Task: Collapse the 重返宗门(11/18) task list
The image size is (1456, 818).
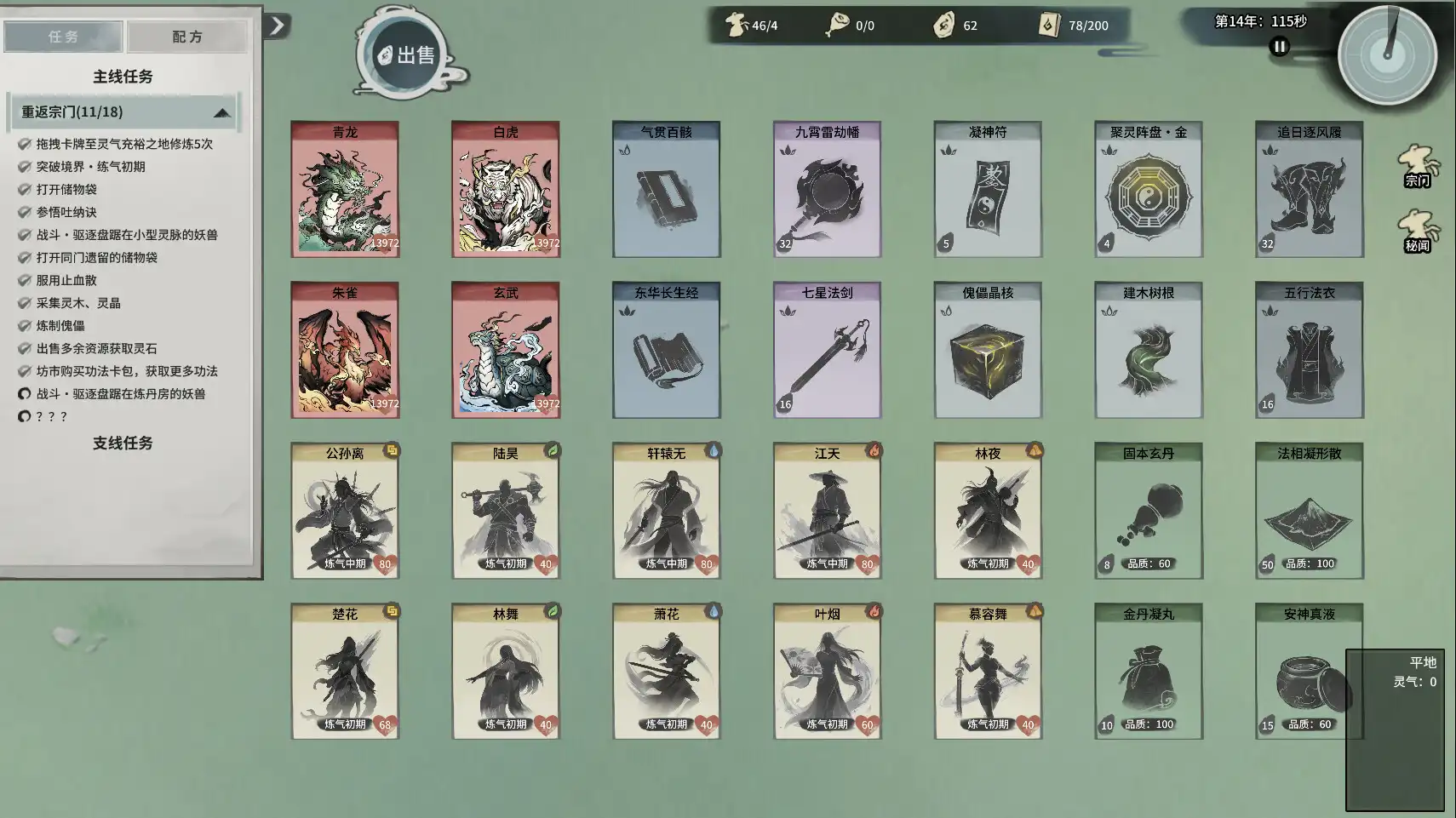Action: (x=223, y=112)
